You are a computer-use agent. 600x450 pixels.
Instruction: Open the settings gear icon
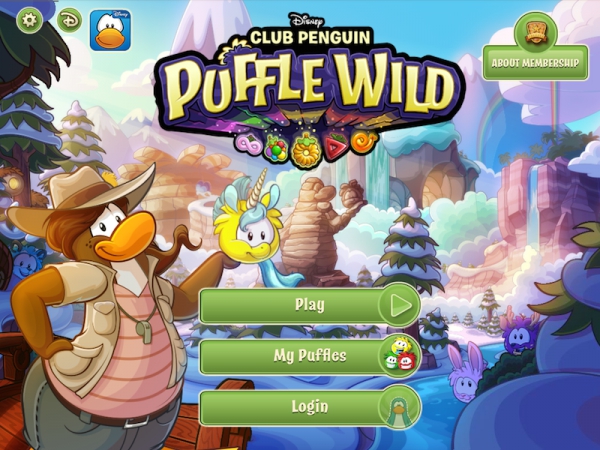pyautogui.click(x=30, y=20)
